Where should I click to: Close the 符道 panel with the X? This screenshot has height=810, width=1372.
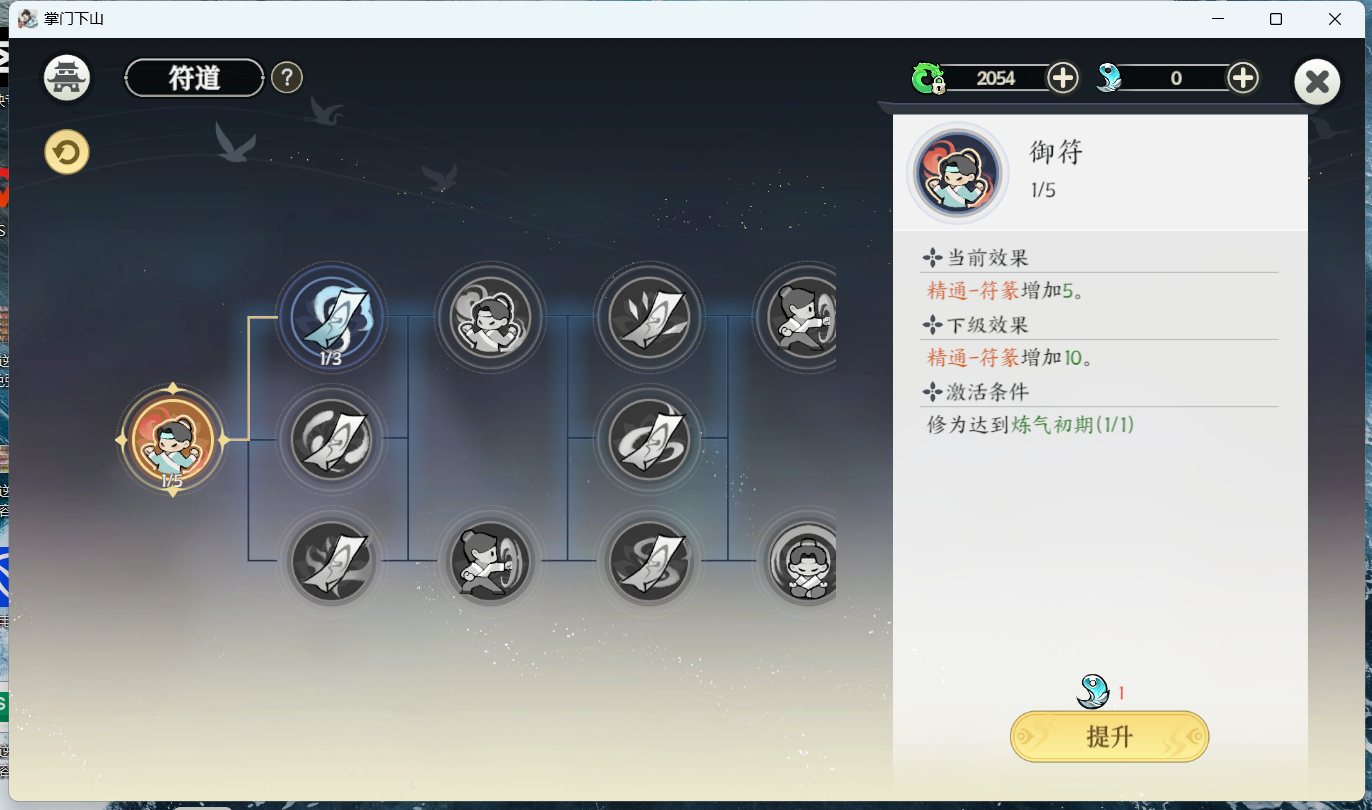[1317, 82]
